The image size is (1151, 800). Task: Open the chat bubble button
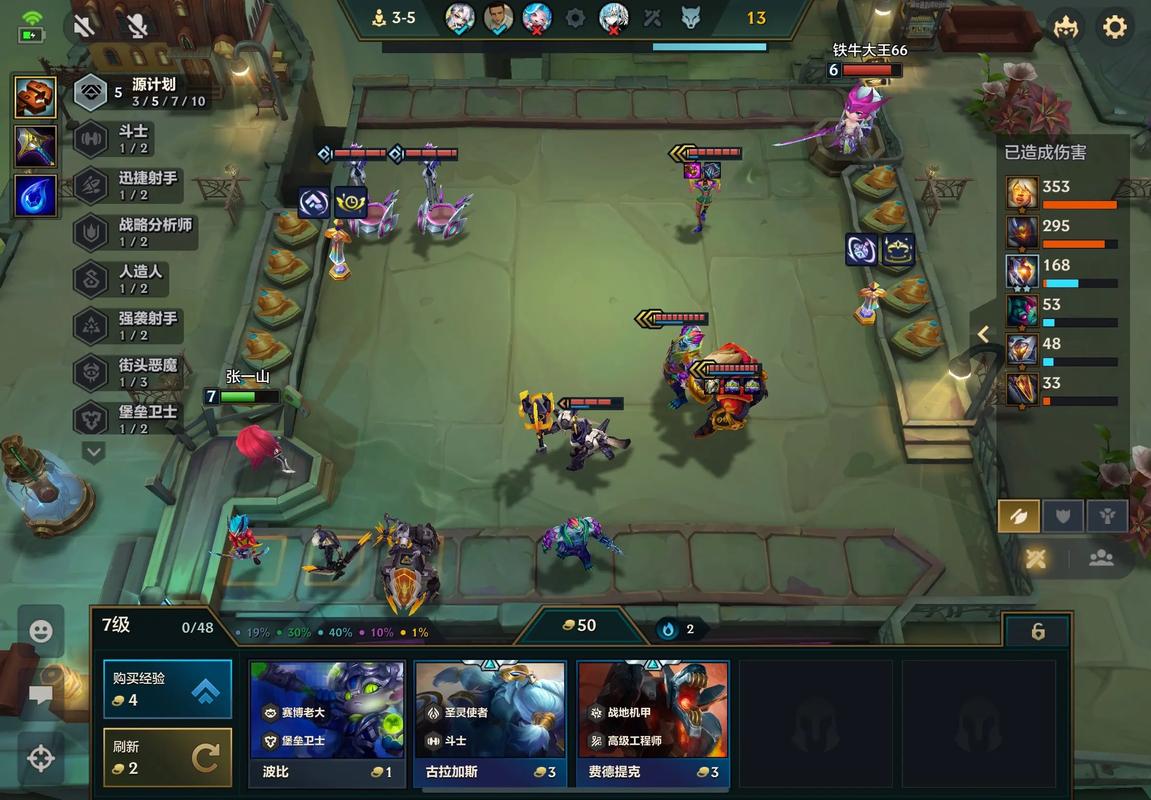click(41, 694)
